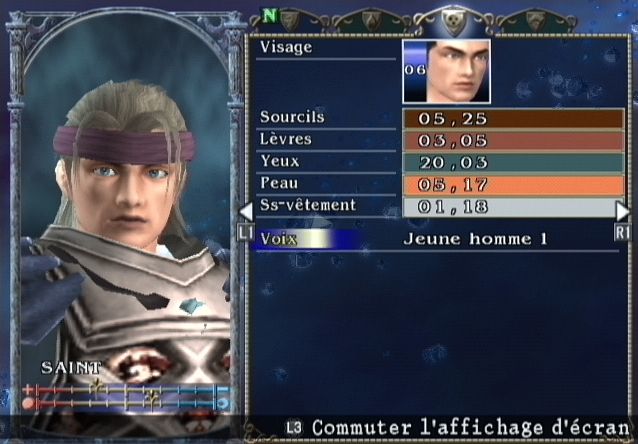The image size is (638, 444).
Task: Select the Visage row
Action: (x=326, y=47)
